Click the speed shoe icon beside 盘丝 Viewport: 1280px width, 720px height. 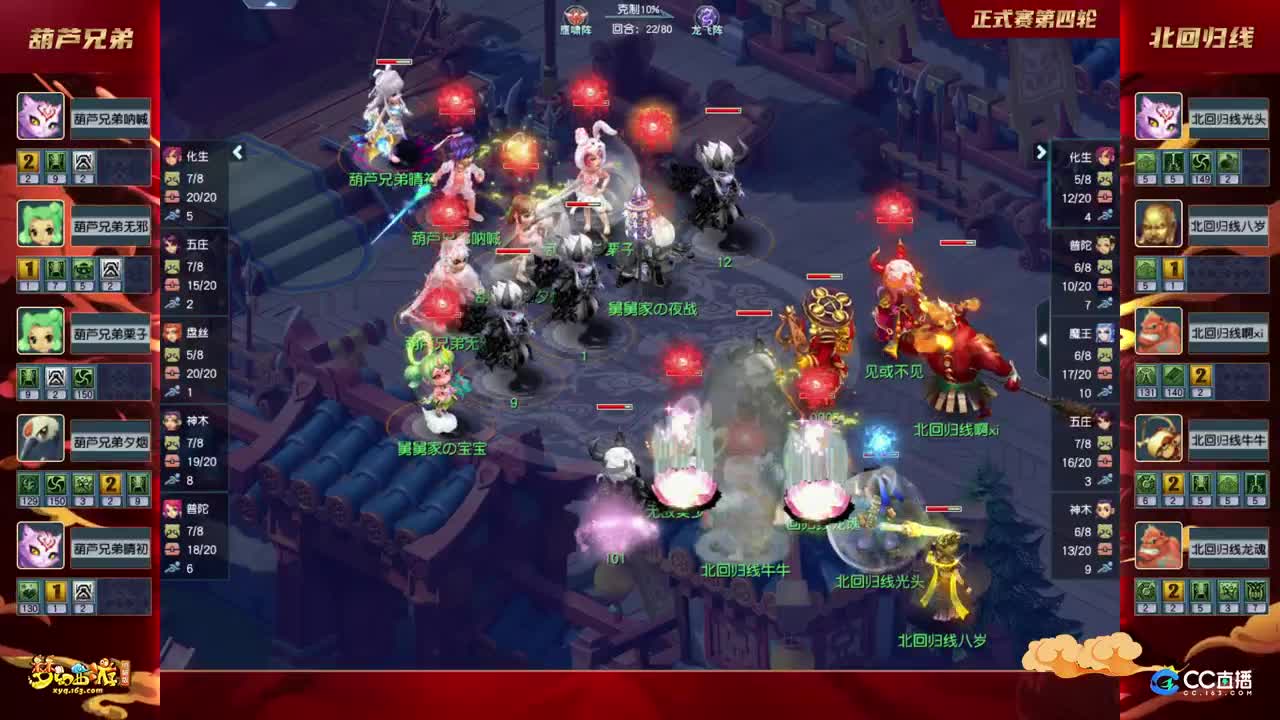tap(172, 393)
